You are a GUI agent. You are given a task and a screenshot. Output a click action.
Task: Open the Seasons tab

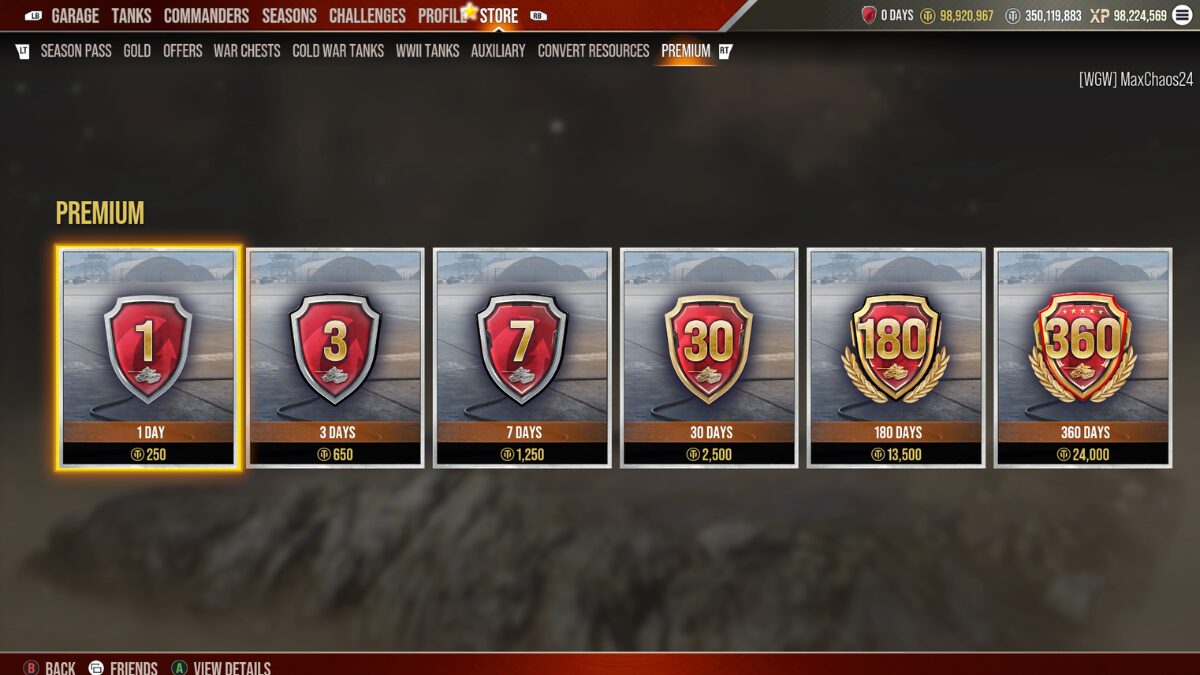(x=290, y=16)
